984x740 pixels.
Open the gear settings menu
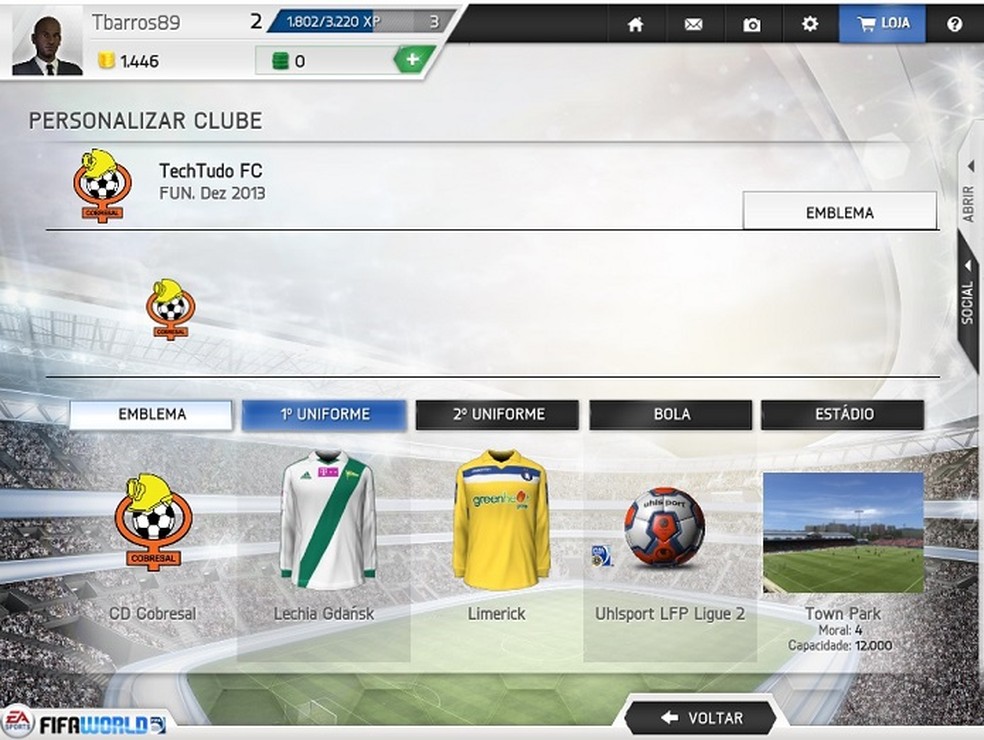810,23
